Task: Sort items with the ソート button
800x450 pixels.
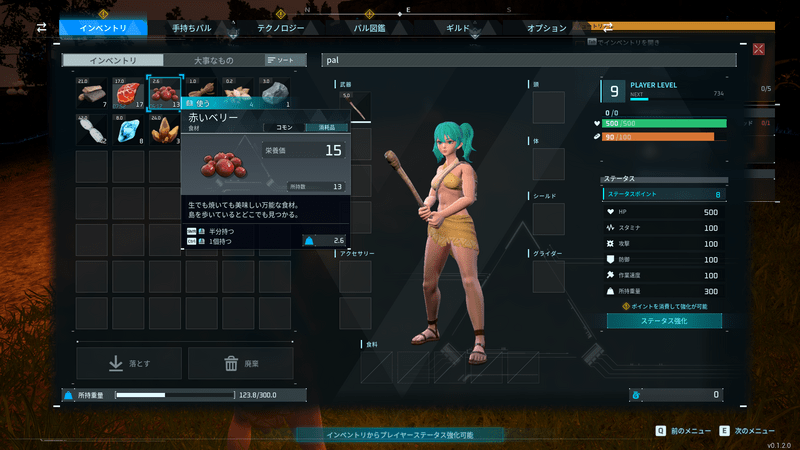Action: [282, 60]
